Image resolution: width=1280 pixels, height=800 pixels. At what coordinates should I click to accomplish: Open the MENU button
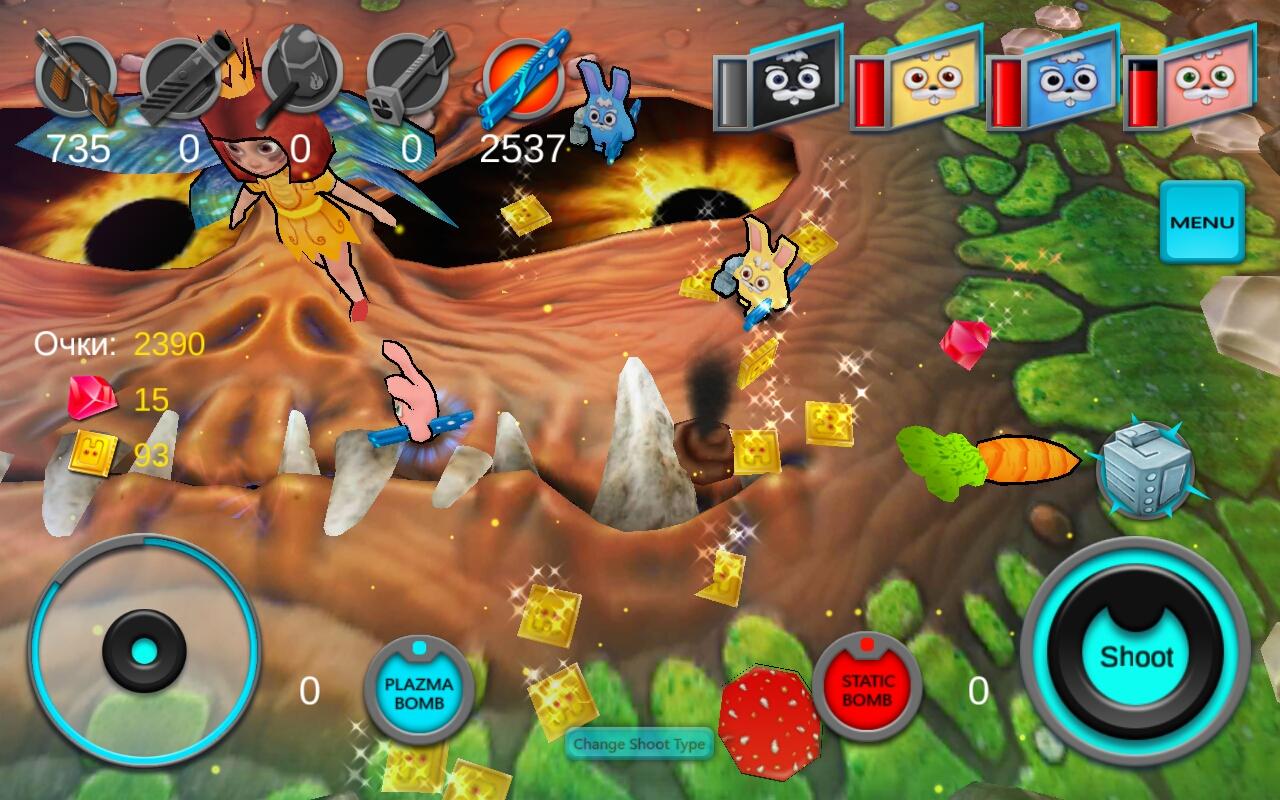pos(1202,222)
